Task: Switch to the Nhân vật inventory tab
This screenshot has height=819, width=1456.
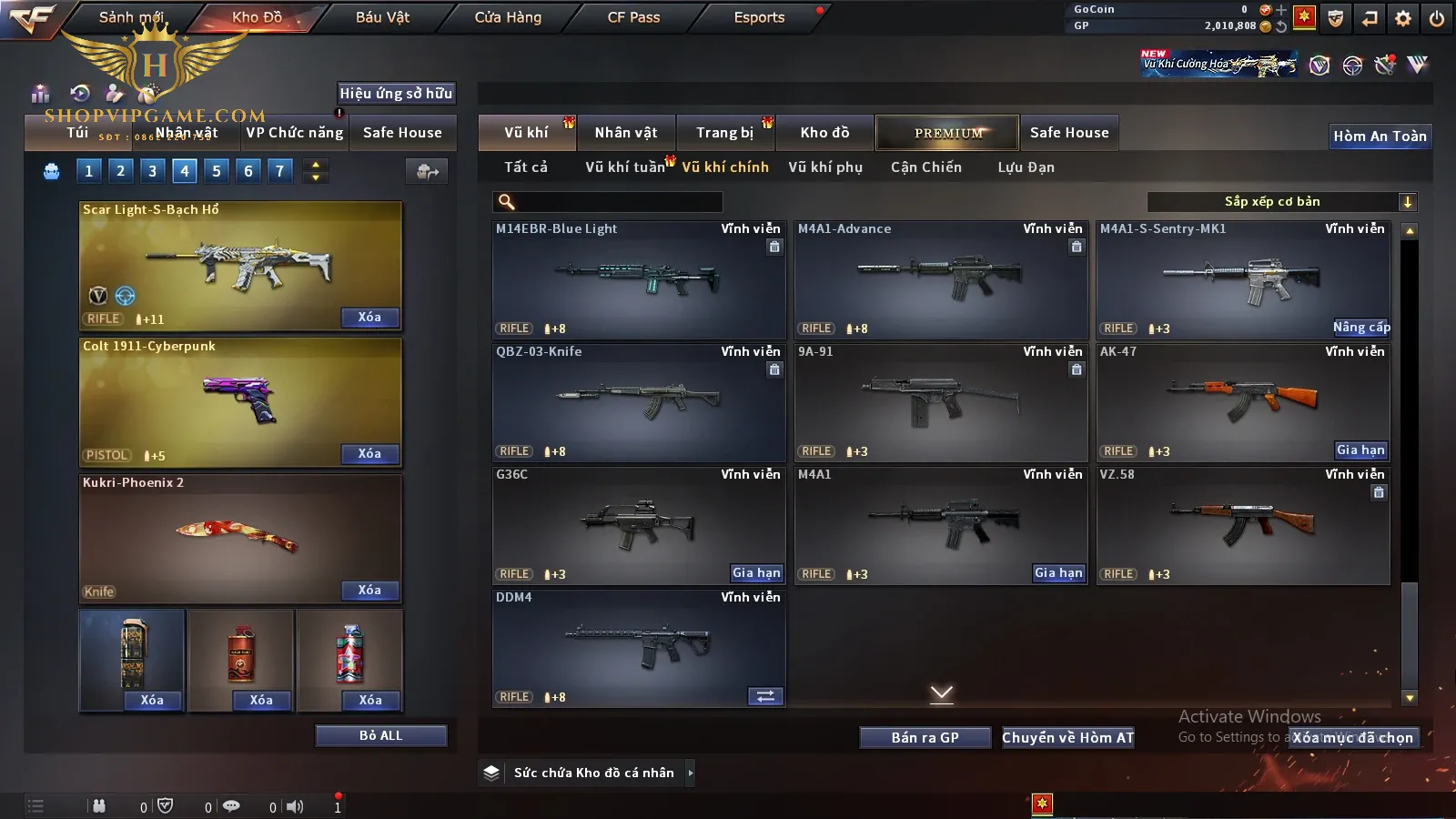Action: (x=626, y=133)
